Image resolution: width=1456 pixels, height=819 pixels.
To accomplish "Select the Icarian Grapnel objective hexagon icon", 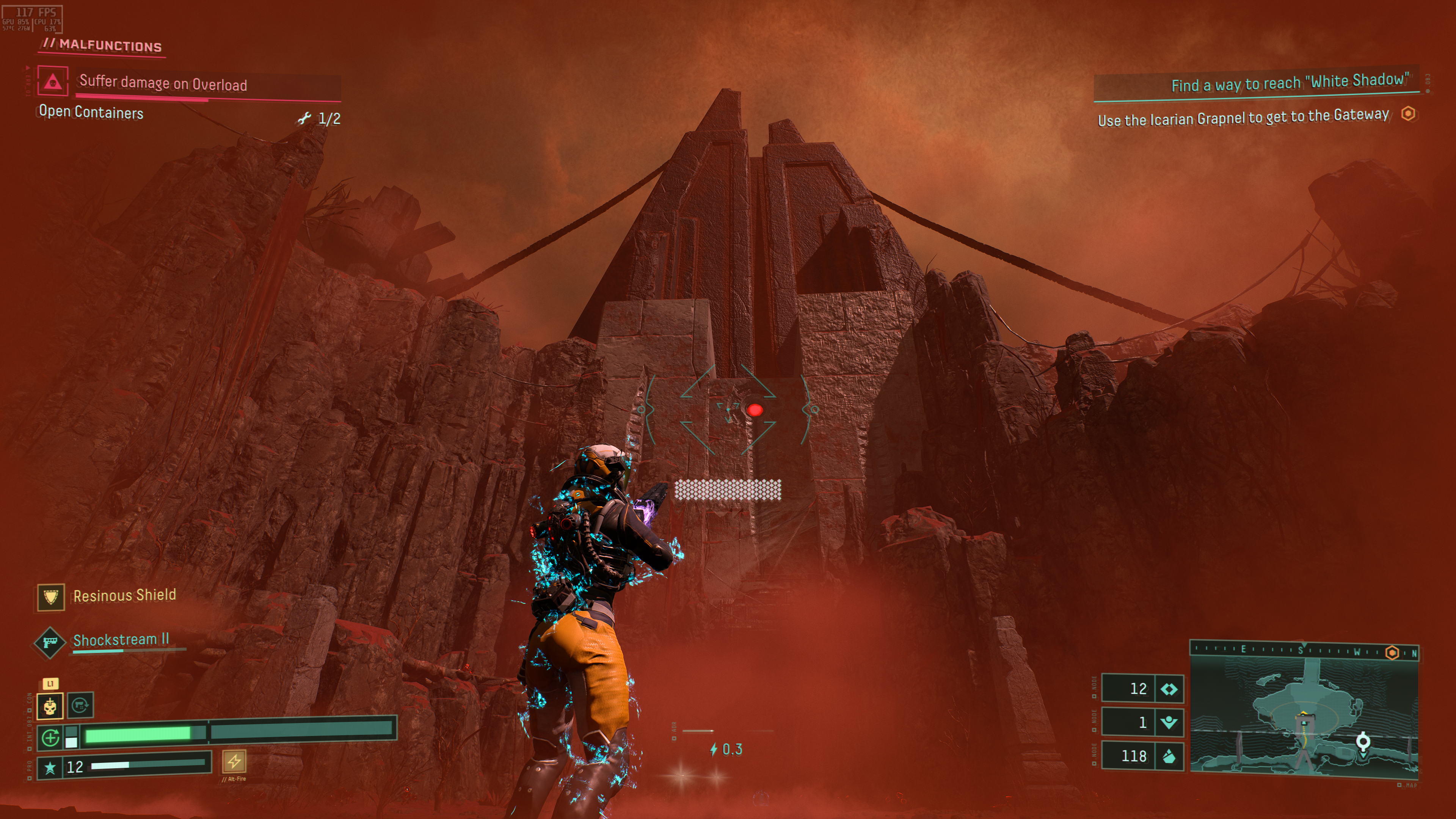I will click(x=1408, y=114).
